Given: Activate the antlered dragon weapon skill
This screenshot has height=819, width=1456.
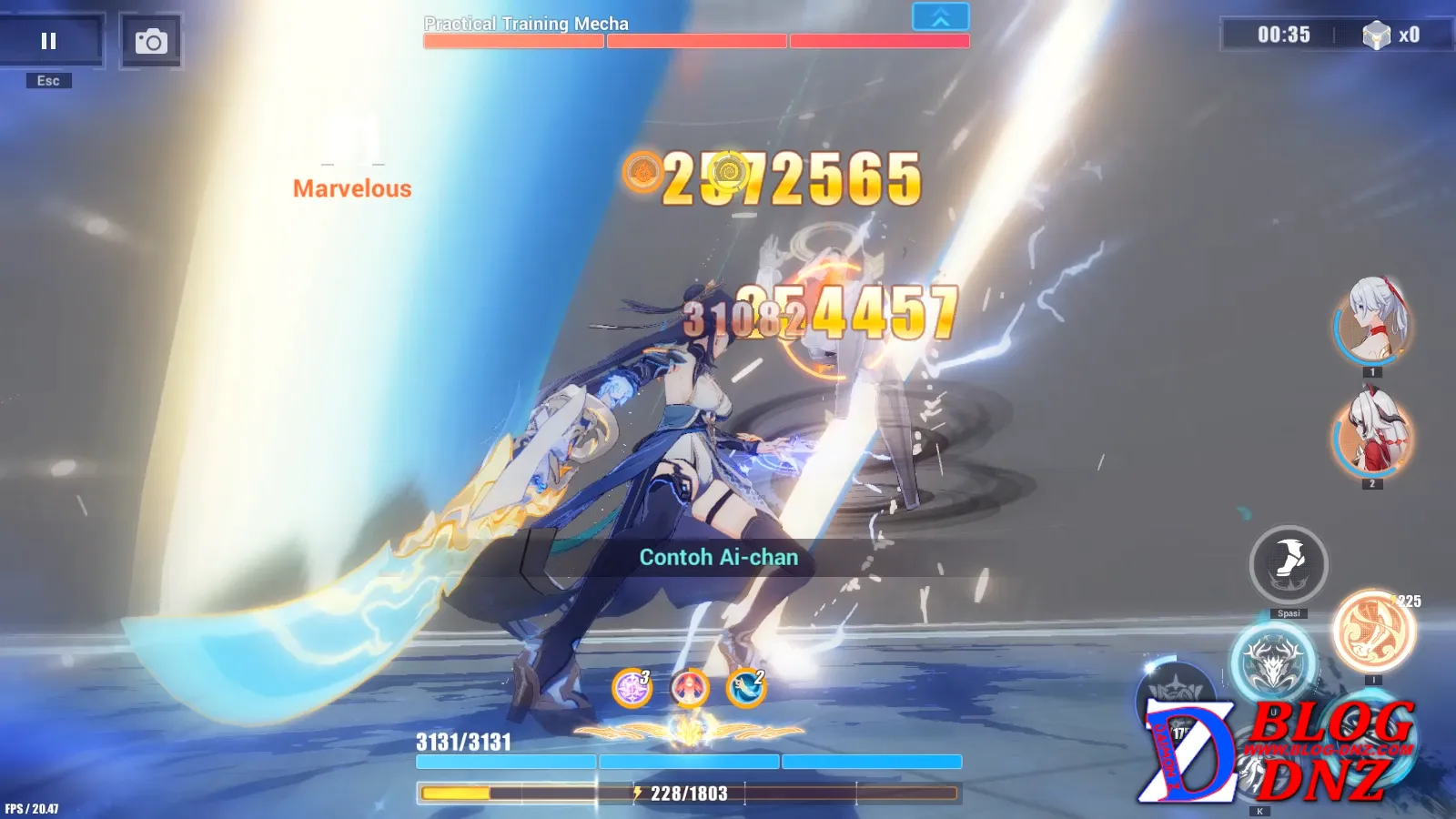Looking at the screenshot, I should (x=1273, y=662).
